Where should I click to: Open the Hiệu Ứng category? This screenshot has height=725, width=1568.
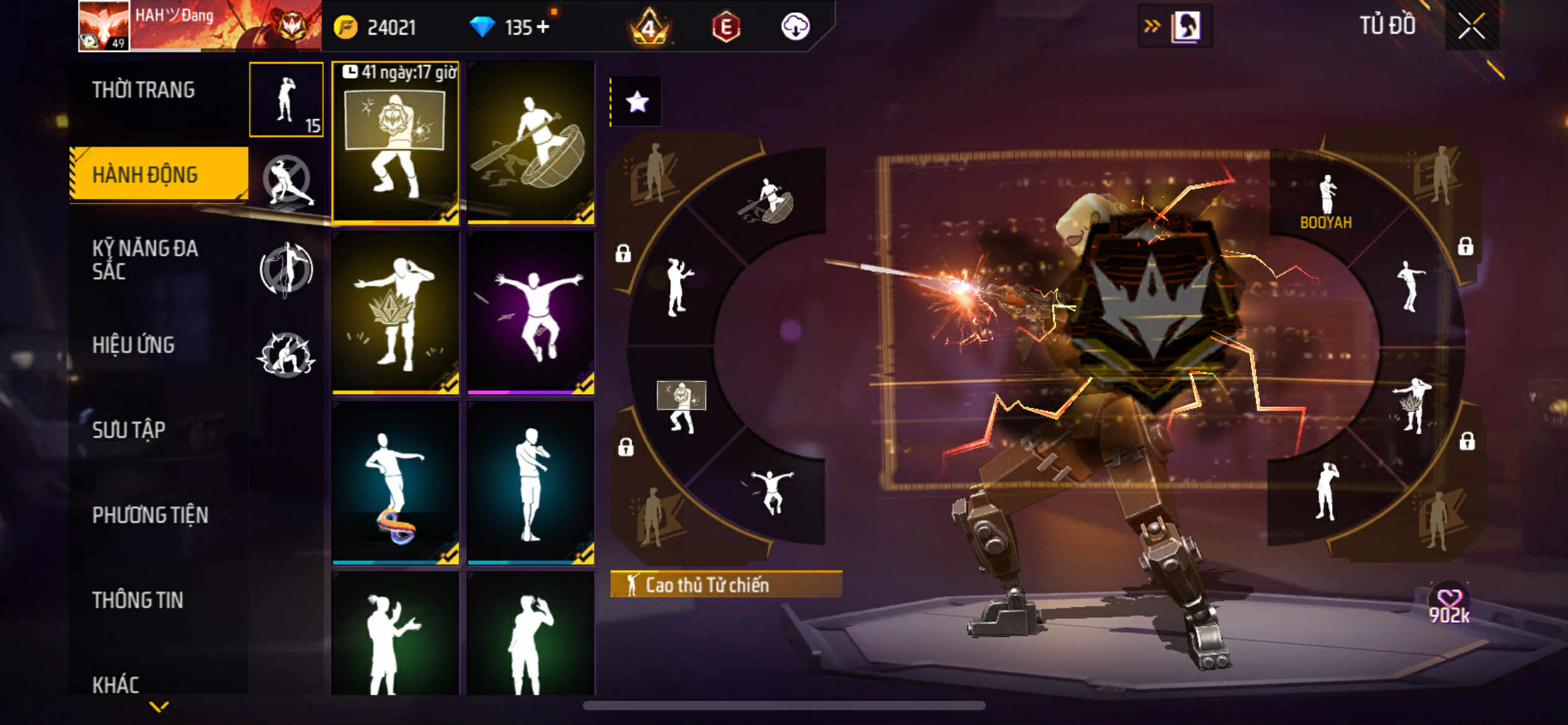pyautogui.click(x=133, y=345)
